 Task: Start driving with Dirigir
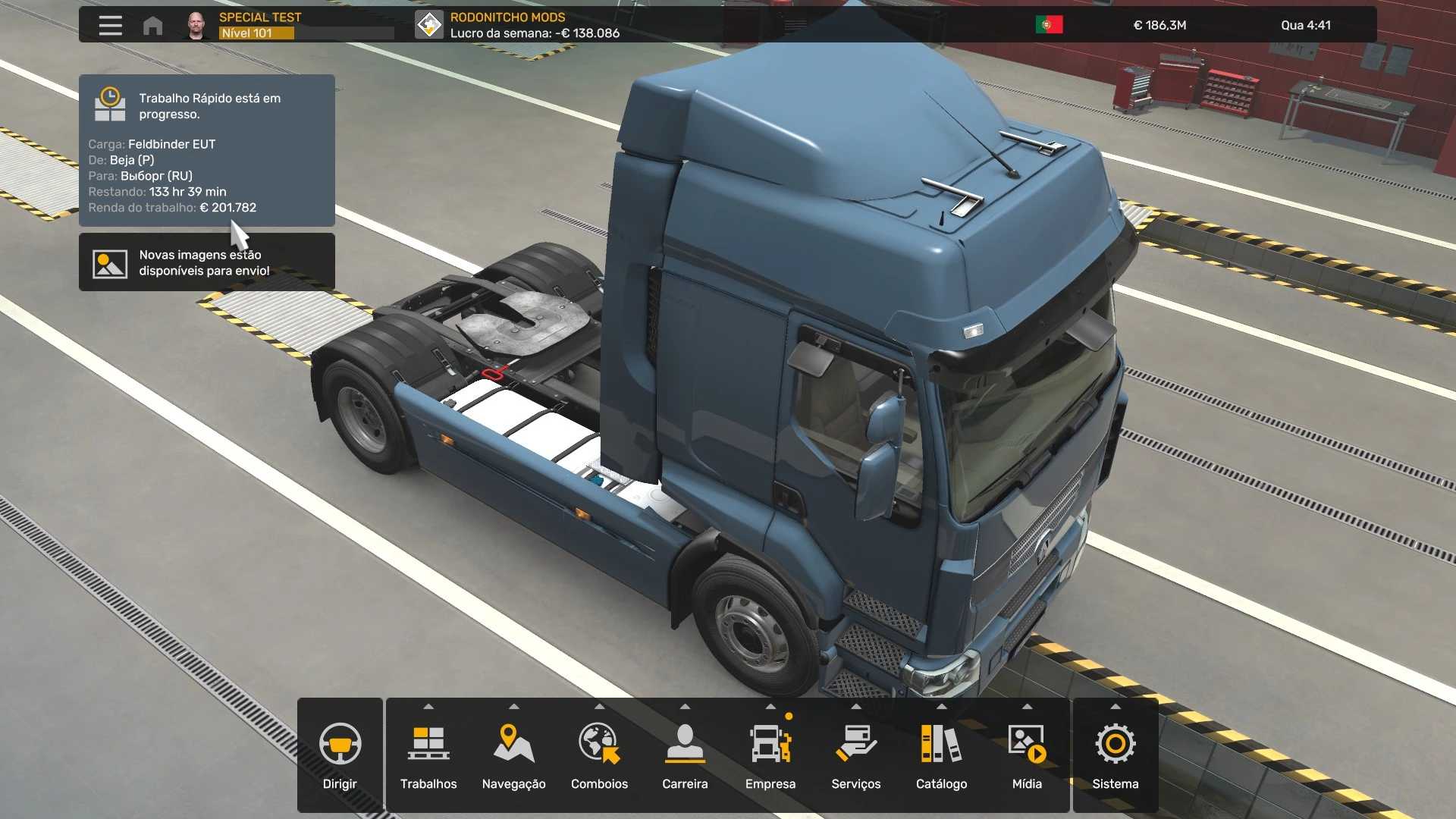point(340,755)
